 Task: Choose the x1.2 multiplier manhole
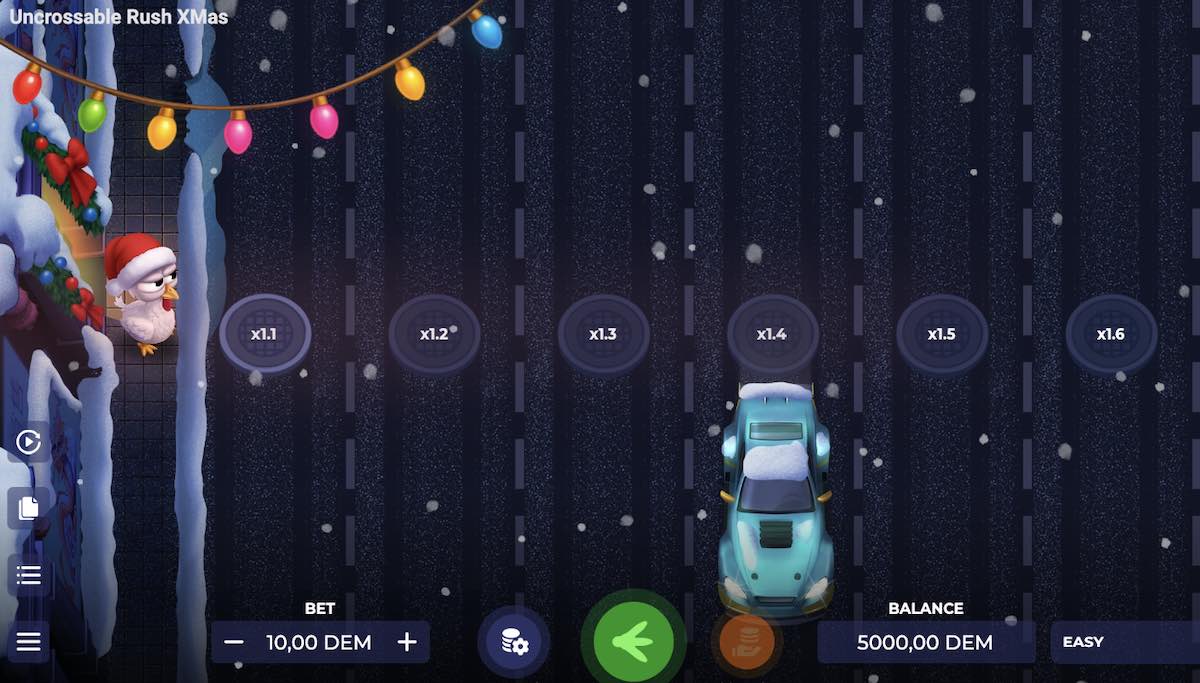434,334
